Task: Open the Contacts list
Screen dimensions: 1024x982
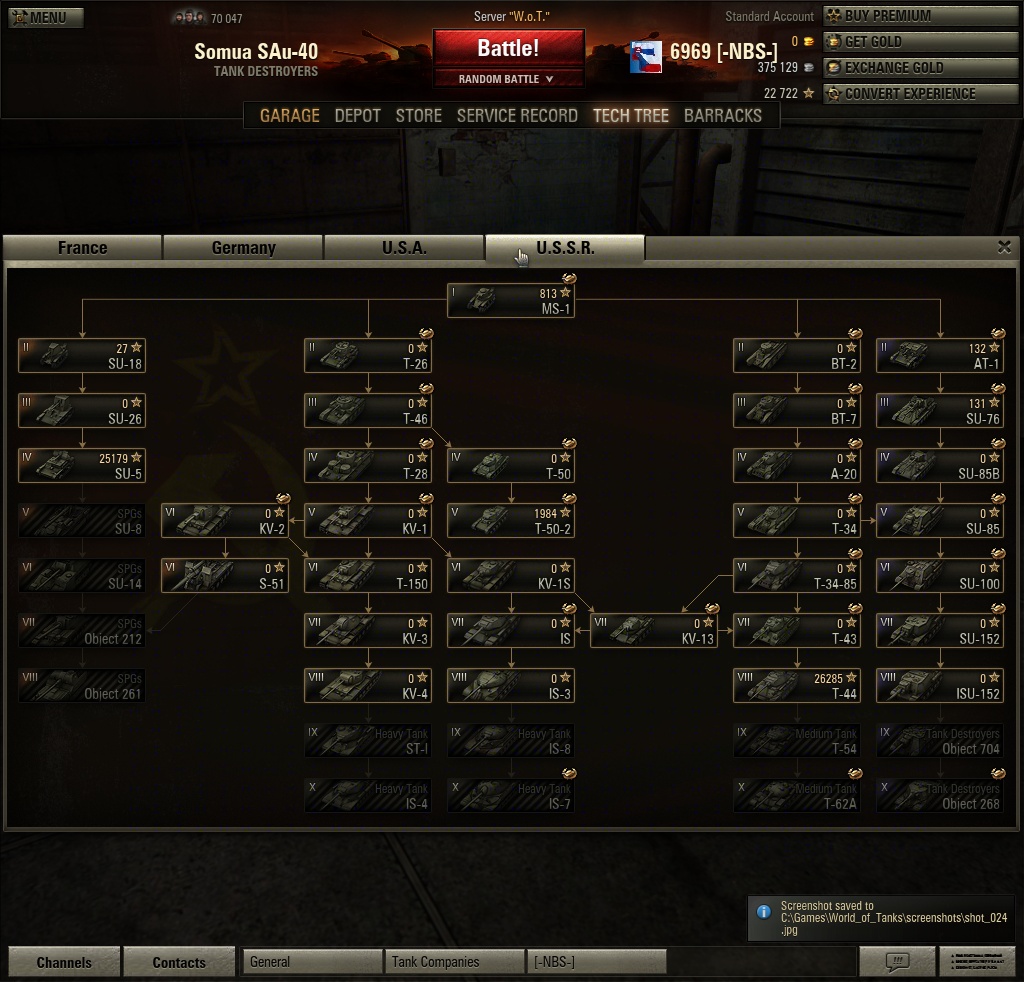Action: pos(179,962)
